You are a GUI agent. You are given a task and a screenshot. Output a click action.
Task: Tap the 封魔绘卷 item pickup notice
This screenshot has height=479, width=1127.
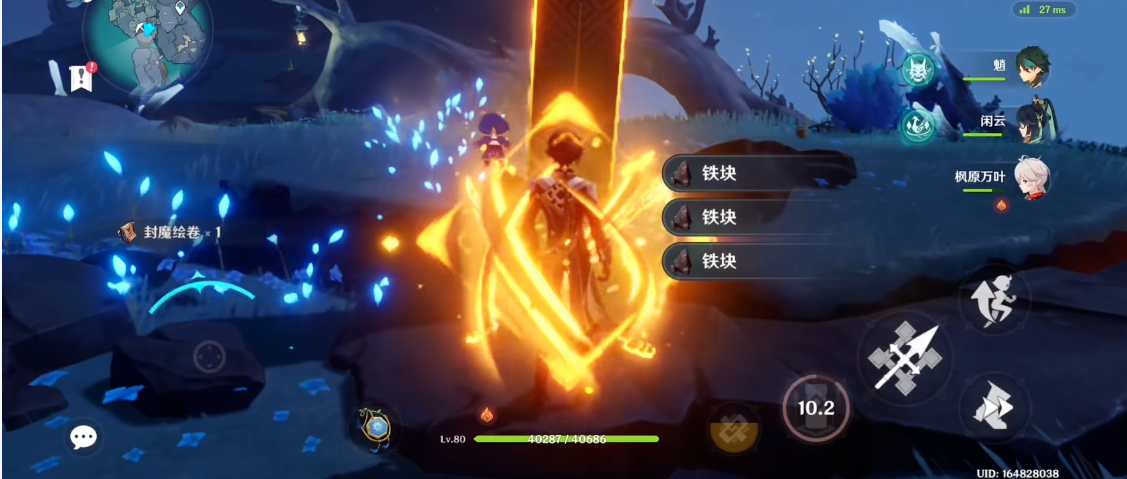170,232
